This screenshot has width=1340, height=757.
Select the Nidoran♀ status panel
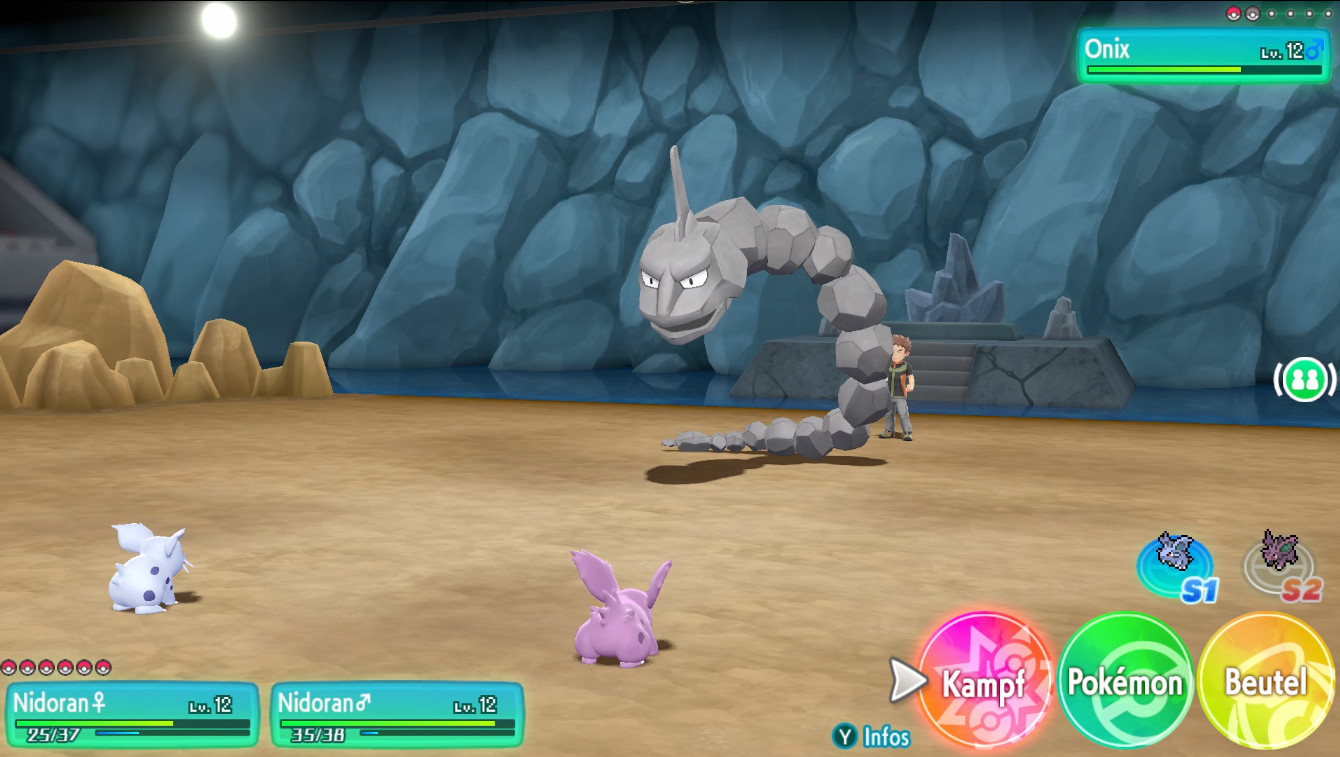131,714
